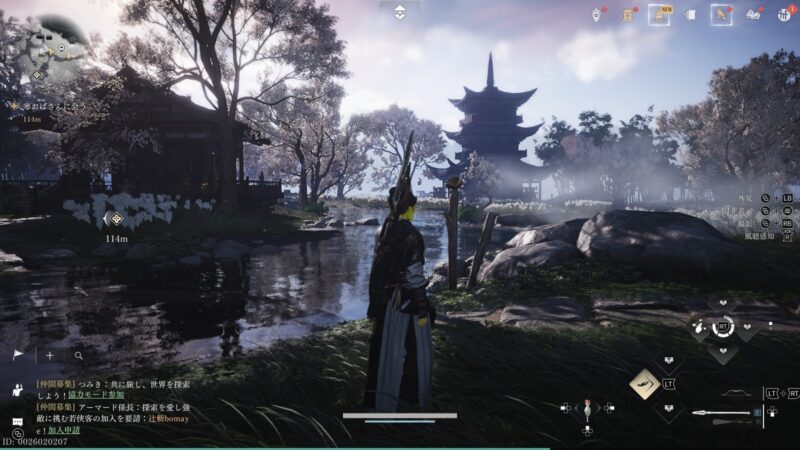Open the magnifying glass search icon
This screenshot has height=450, width=800.
(x=78, y=355)
